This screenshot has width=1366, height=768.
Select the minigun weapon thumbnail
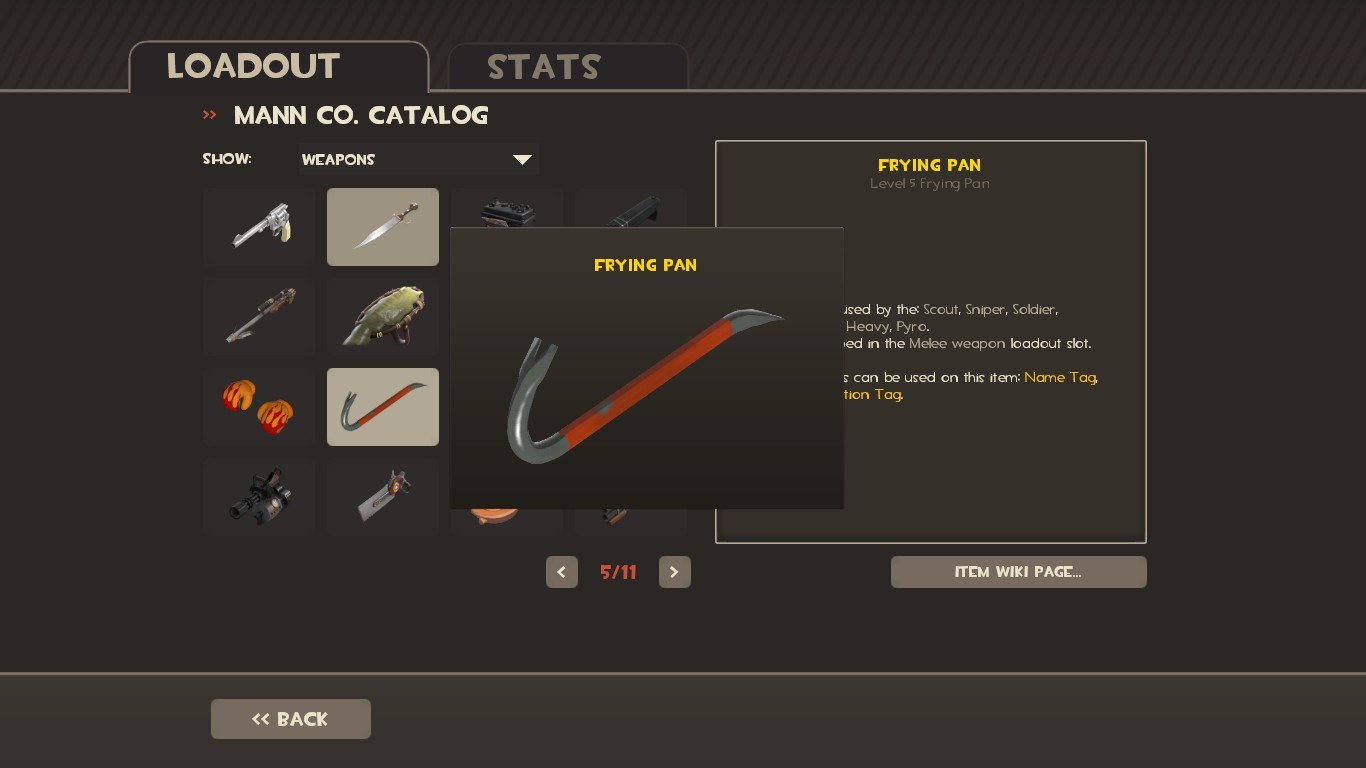(258, 497)
